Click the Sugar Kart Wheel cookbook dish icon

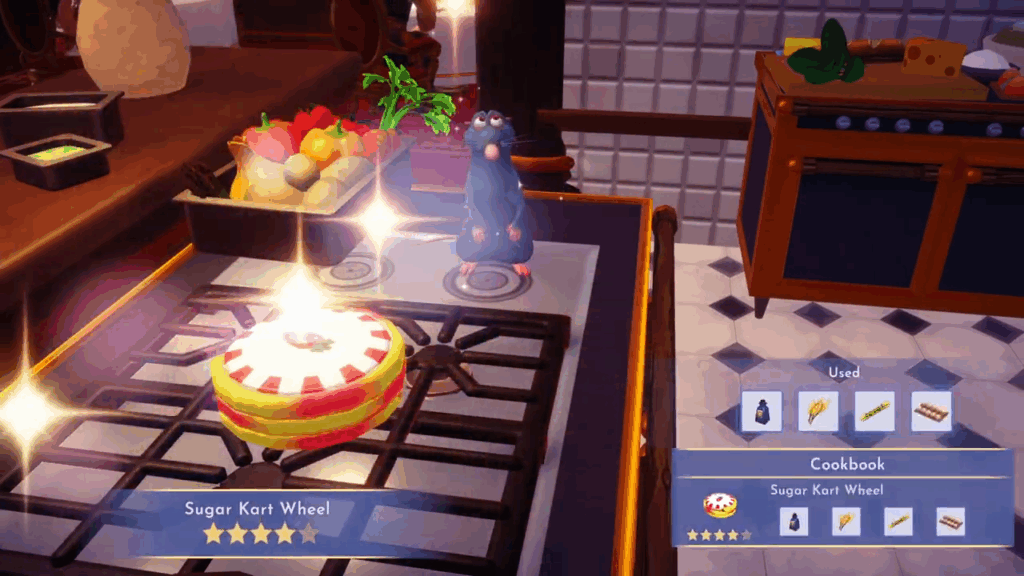coord(720,505)
